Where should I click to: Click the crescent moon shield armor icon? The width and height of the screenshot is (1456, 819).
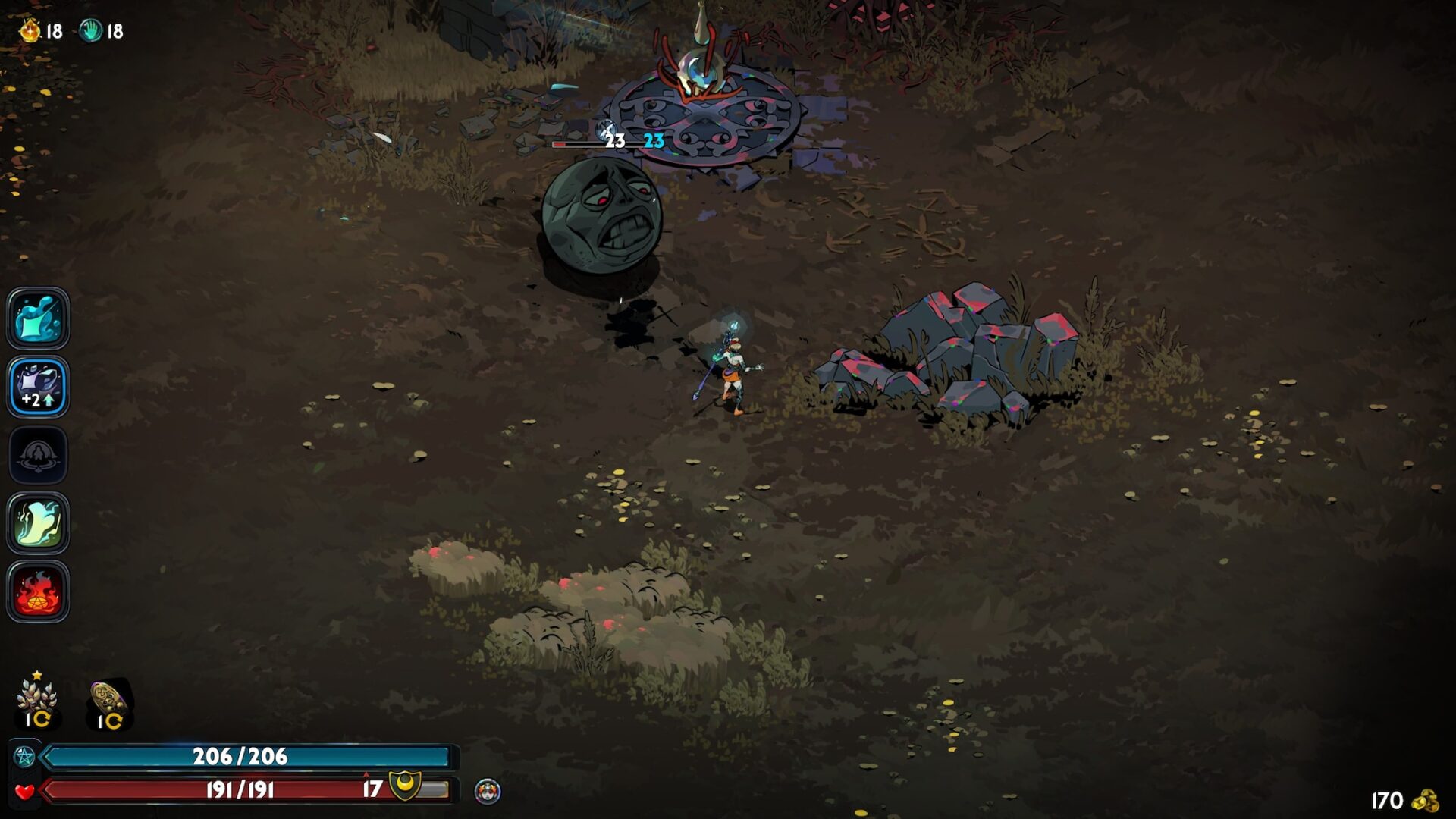click(x=404, y=786)
